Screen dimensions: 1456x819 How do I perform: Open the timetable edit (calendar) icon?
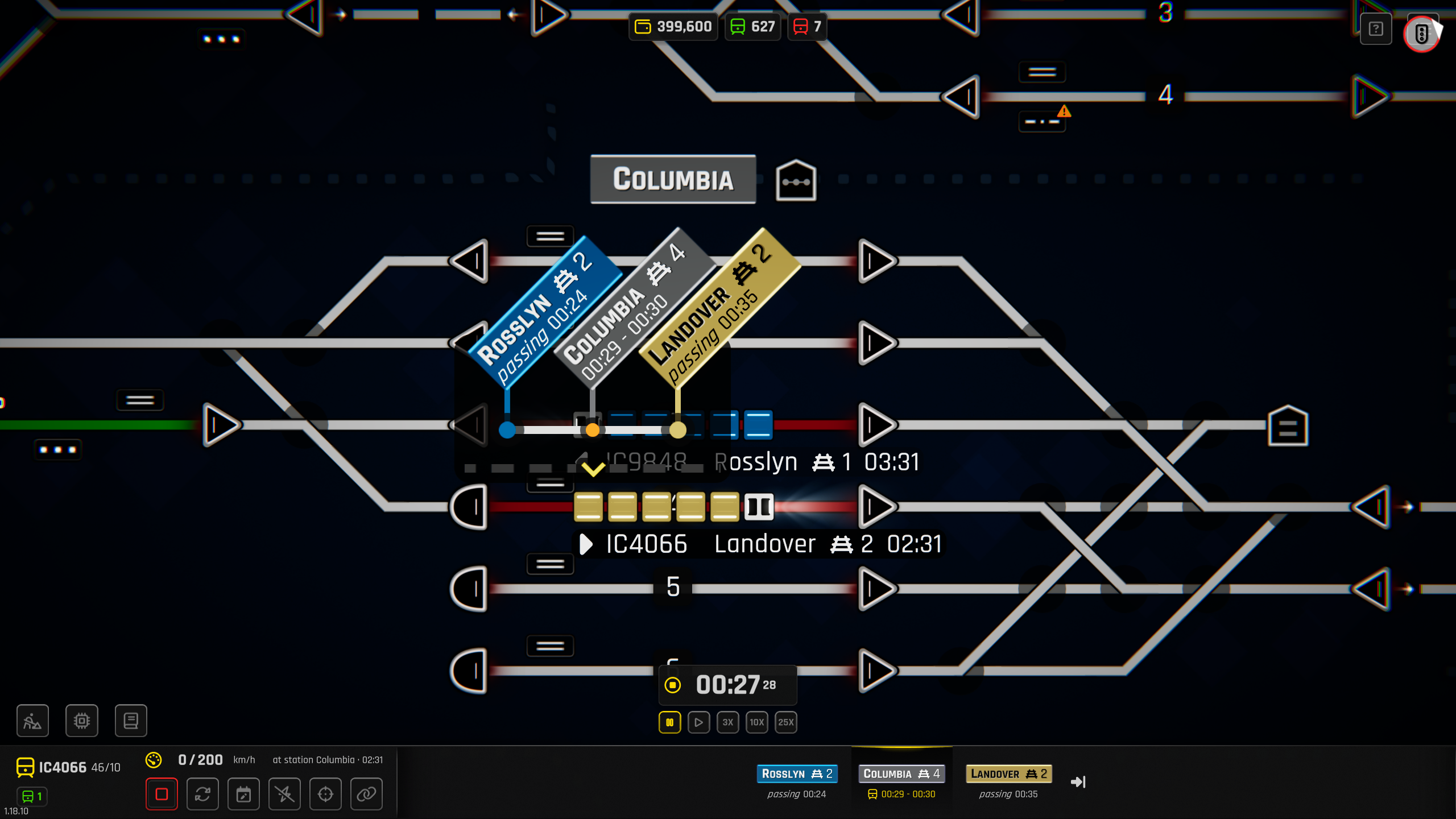point(243,794)
